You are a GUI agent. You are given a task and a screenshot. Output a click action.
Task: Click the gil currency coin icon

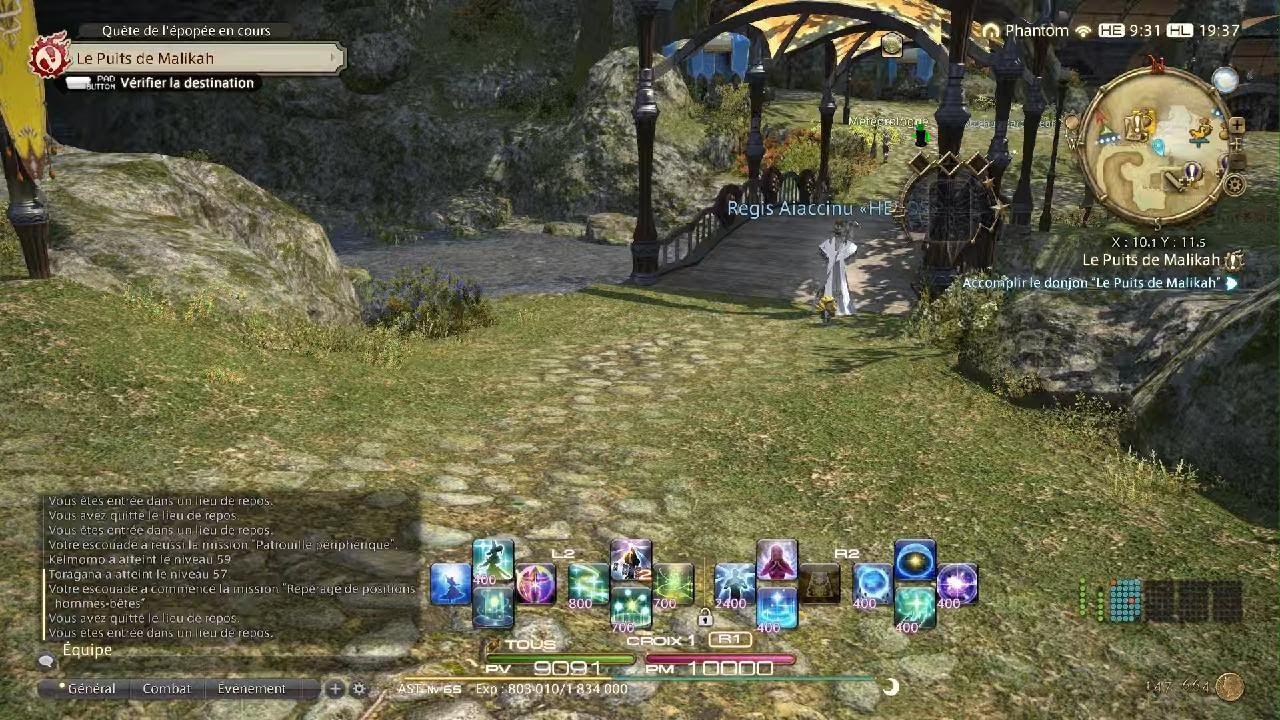pyautogui.click(x=1230, y=687)
